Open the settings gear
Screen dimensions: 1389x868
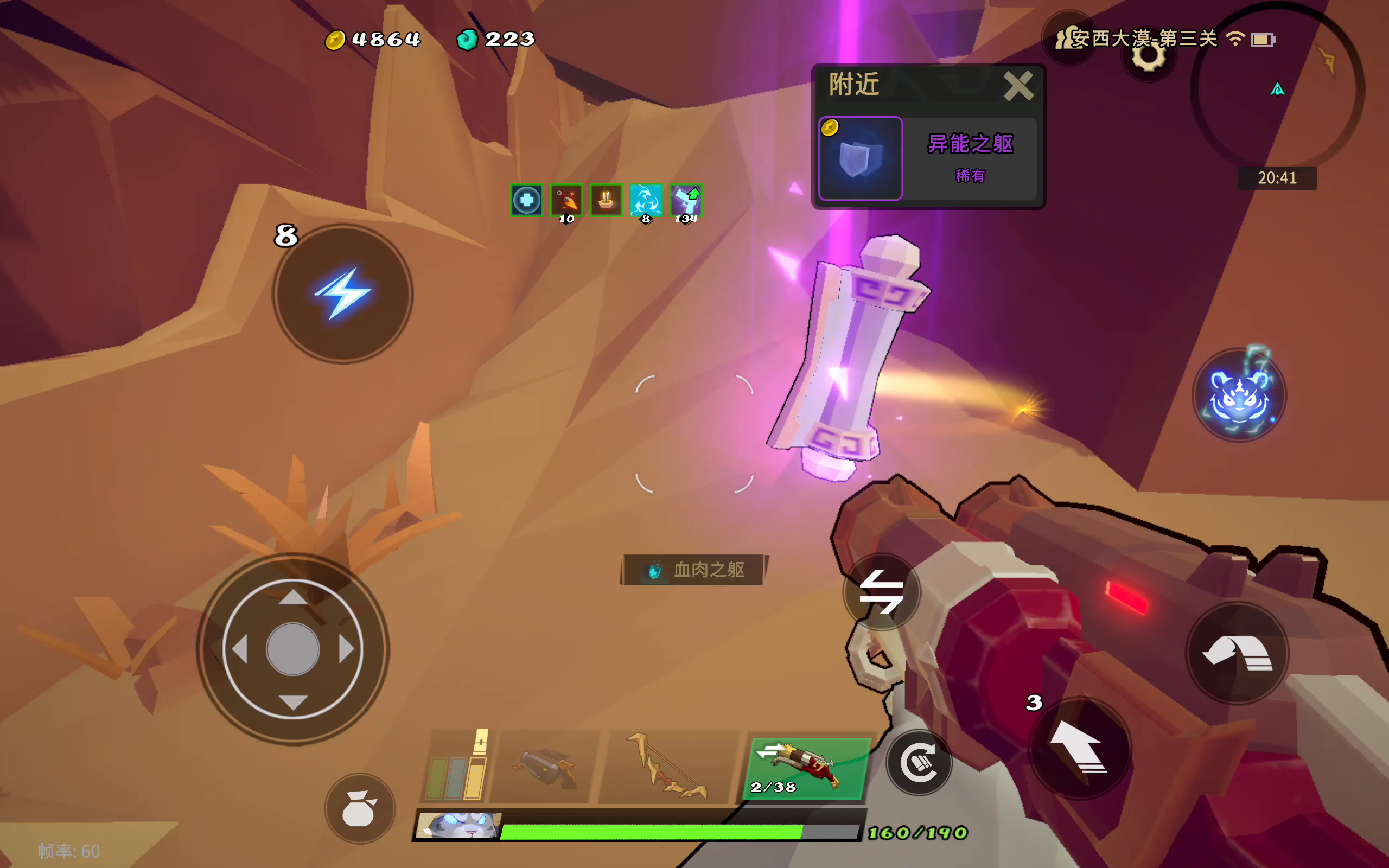(x=1148, y=56)
